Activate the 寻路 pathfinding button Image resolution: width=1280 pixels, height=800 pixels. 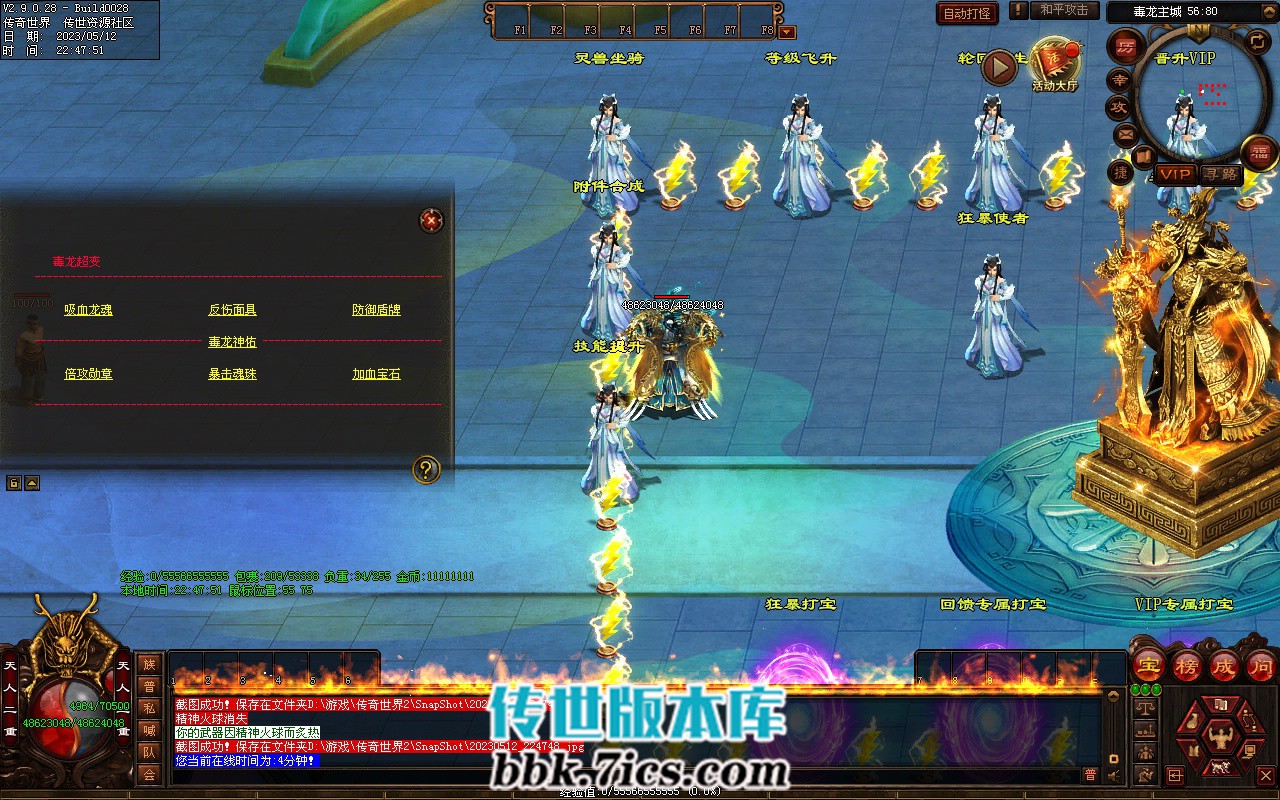click(1221, 174)
